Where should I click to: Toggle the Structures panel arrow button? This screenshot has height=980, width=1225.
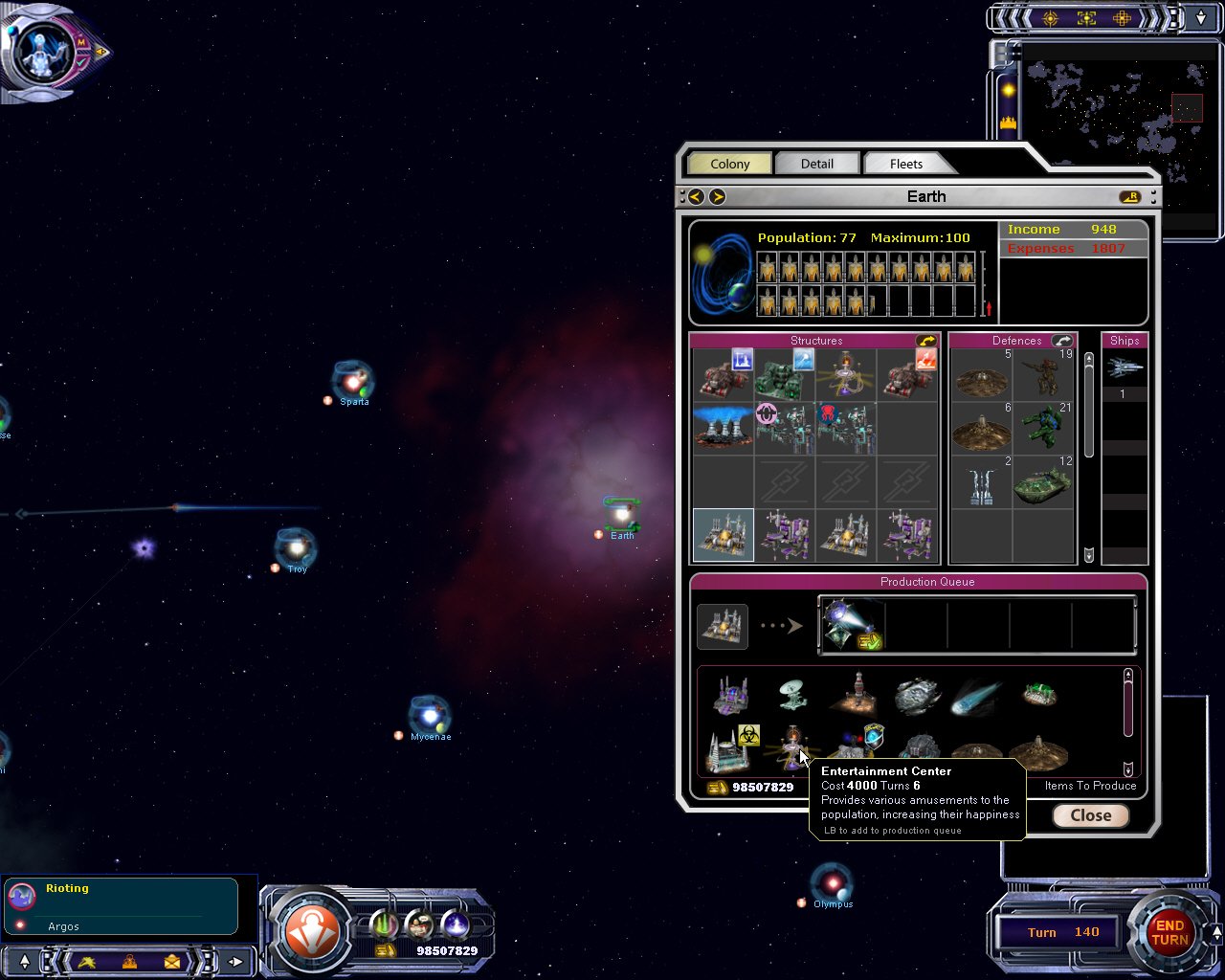925,341
